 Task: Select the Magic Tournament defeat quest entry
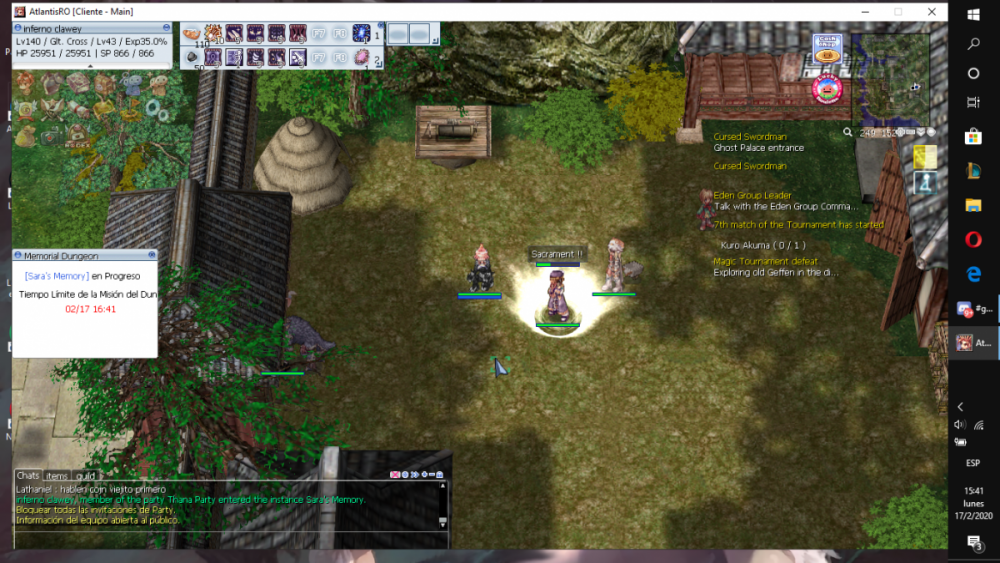pos(765,261)
